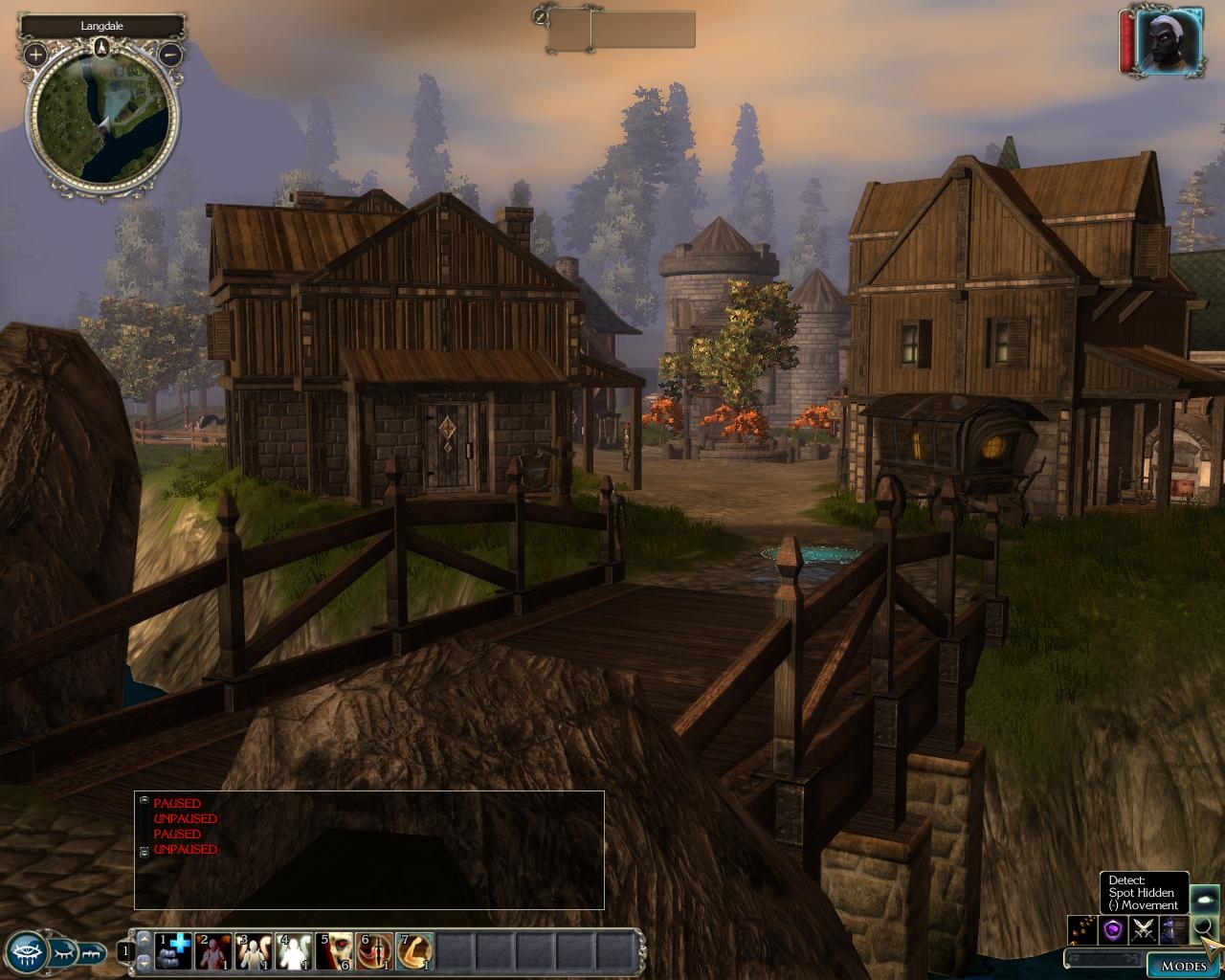Toggle the magnifying glass Detect mode
Screen dimensions: 1225x980
1203,928
